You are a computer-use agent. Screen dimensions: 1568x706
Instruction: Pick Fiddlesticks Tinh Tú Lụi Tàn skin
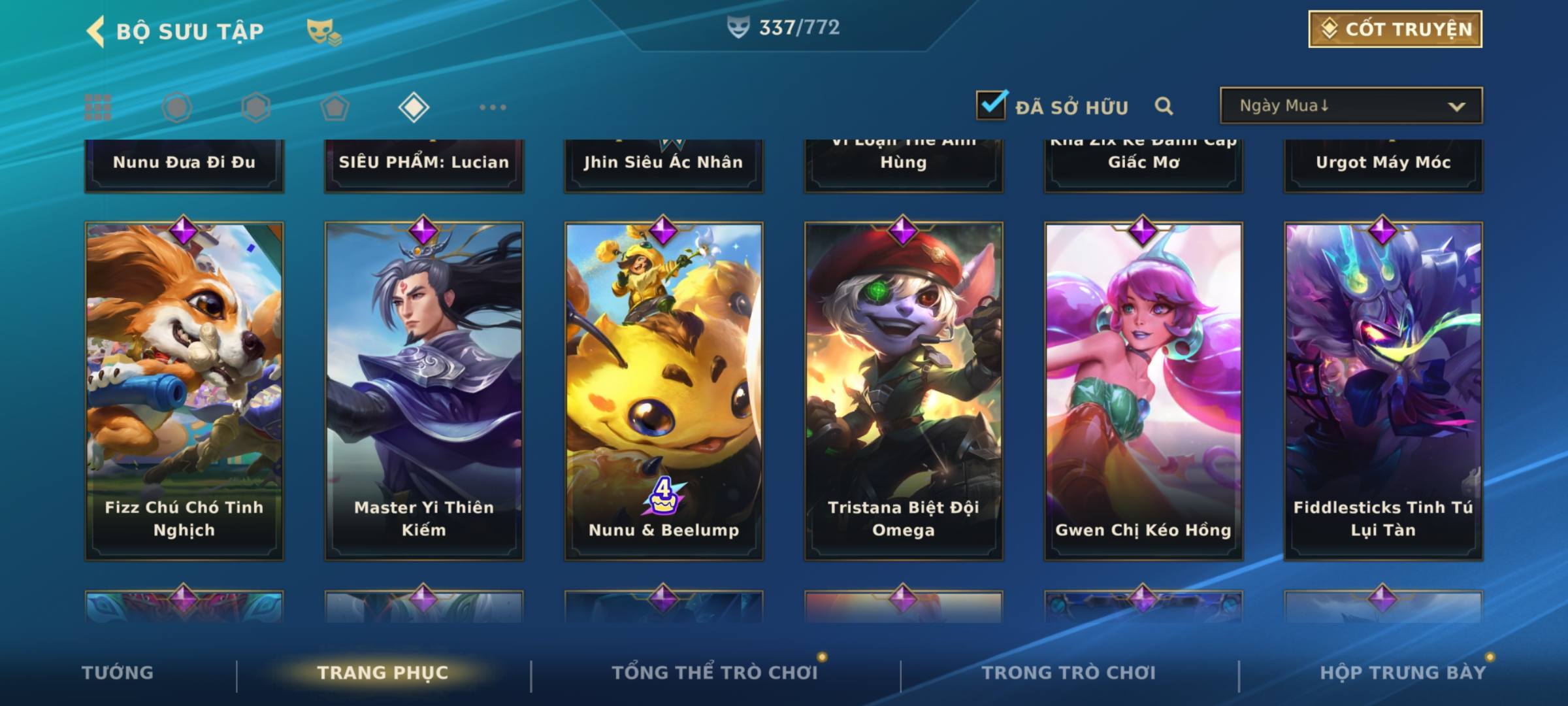tap(1383, 391)
